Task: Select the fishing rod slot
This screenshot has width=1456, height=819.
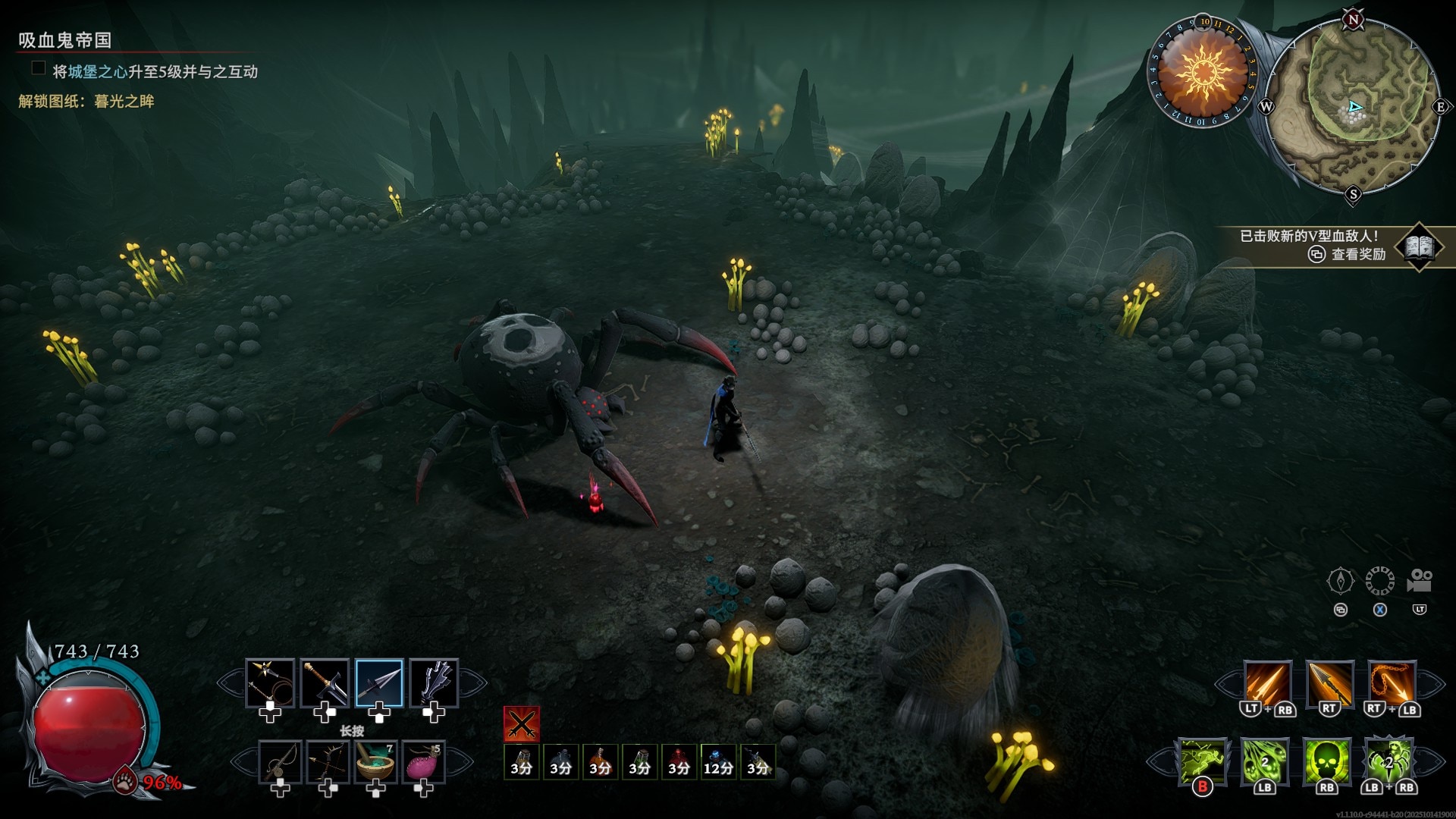Action: pos(281,762)
